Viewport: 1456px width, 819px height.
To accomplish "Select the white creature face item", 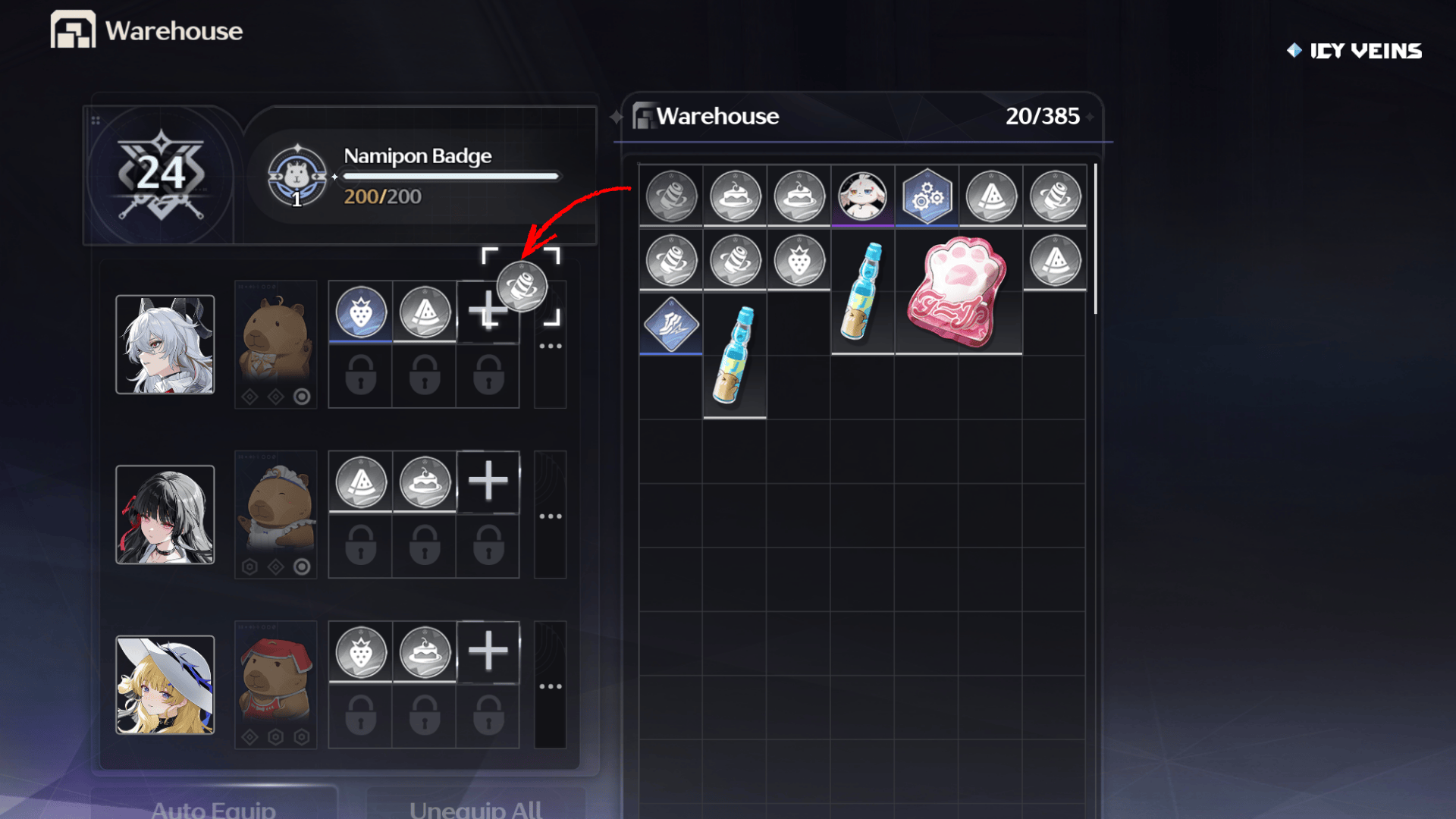I will pos(863,196).
